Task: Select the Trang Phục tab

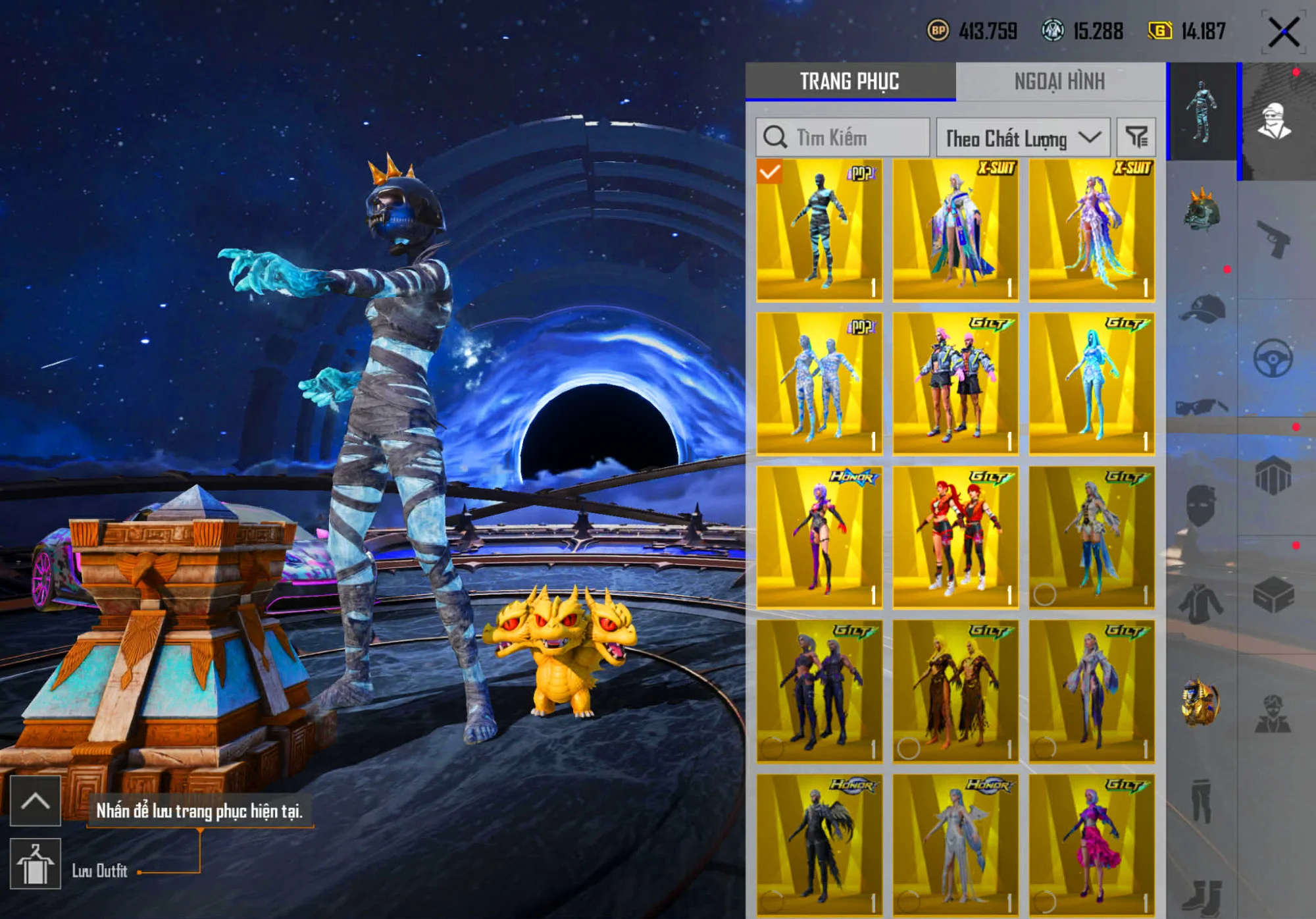Action: pos(849,81)
